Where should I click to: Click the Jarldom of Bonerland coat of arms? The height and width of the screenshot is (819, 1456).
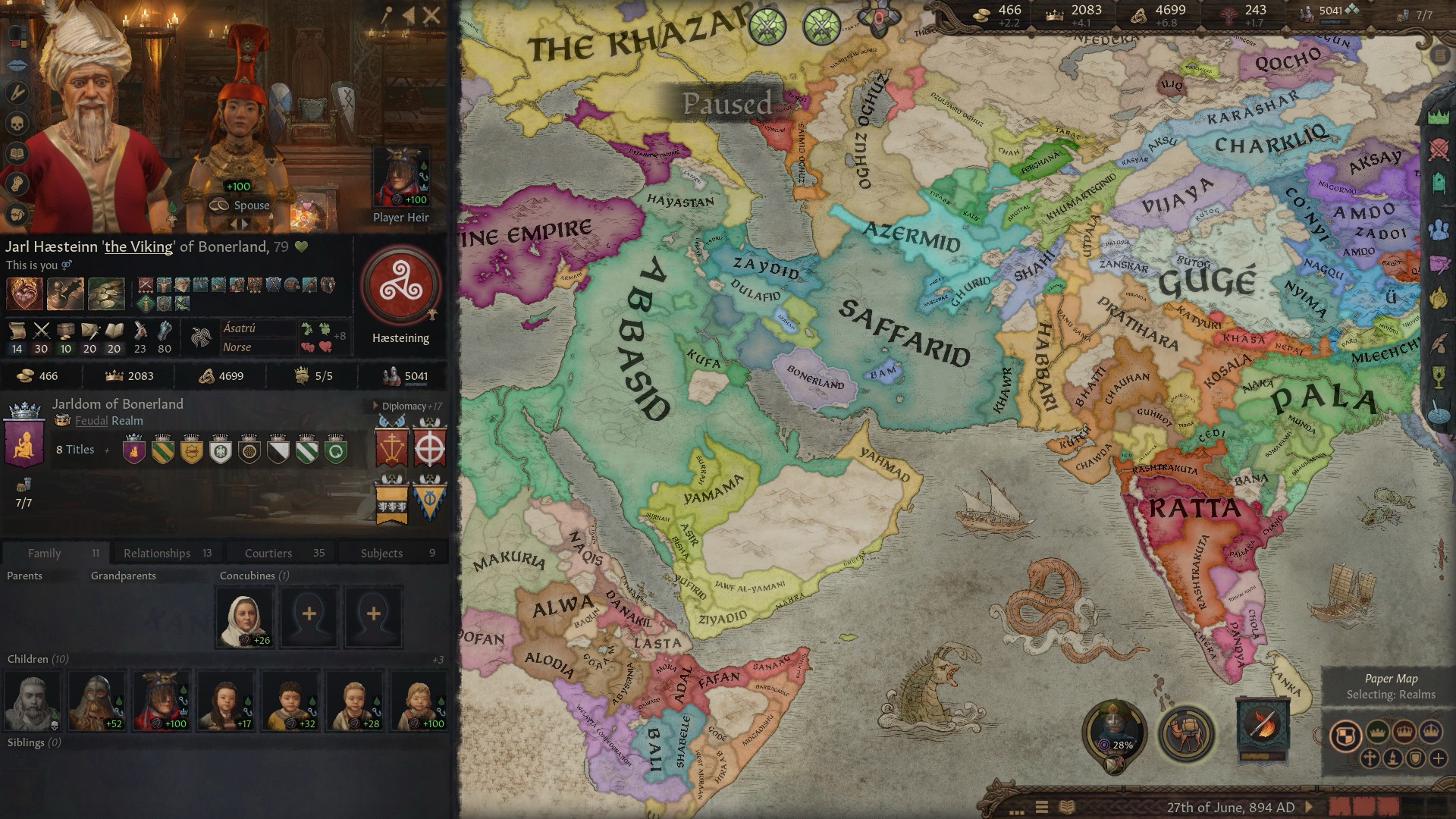click(24, 441)
